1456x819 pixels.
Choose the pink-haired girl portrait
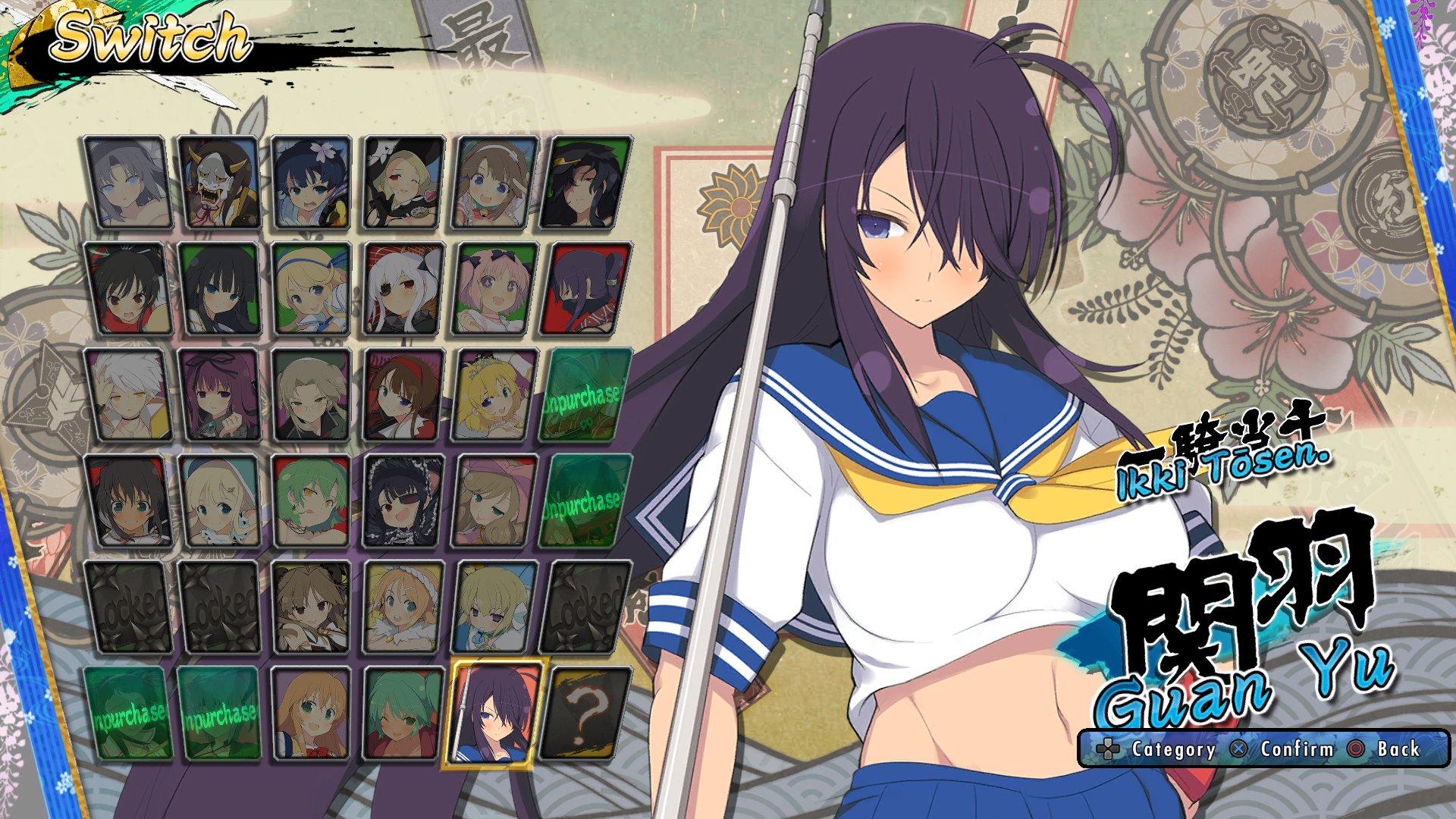(x=496, y=288)
